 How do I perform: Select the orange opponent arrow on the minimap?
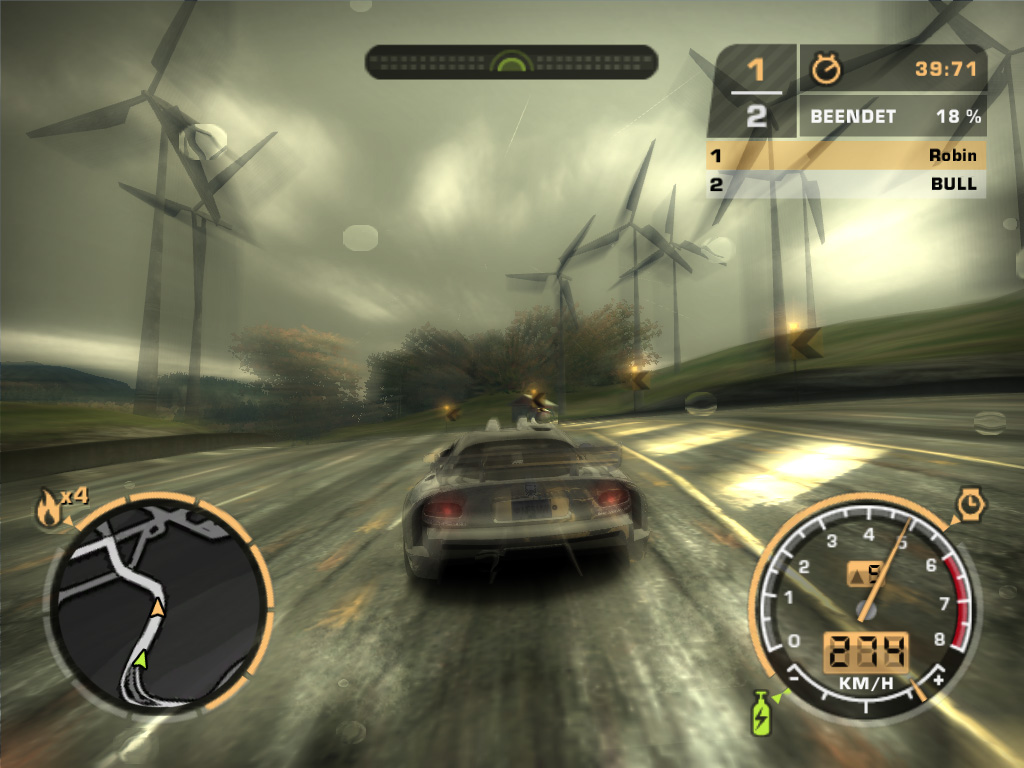(157, 607)
